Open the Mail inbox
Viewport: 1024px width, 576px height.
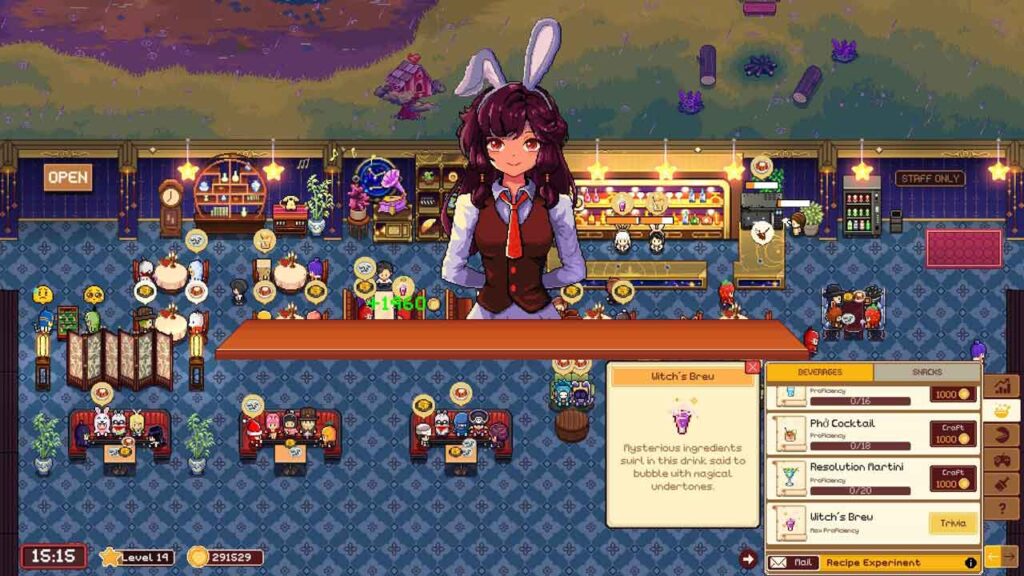794,562
